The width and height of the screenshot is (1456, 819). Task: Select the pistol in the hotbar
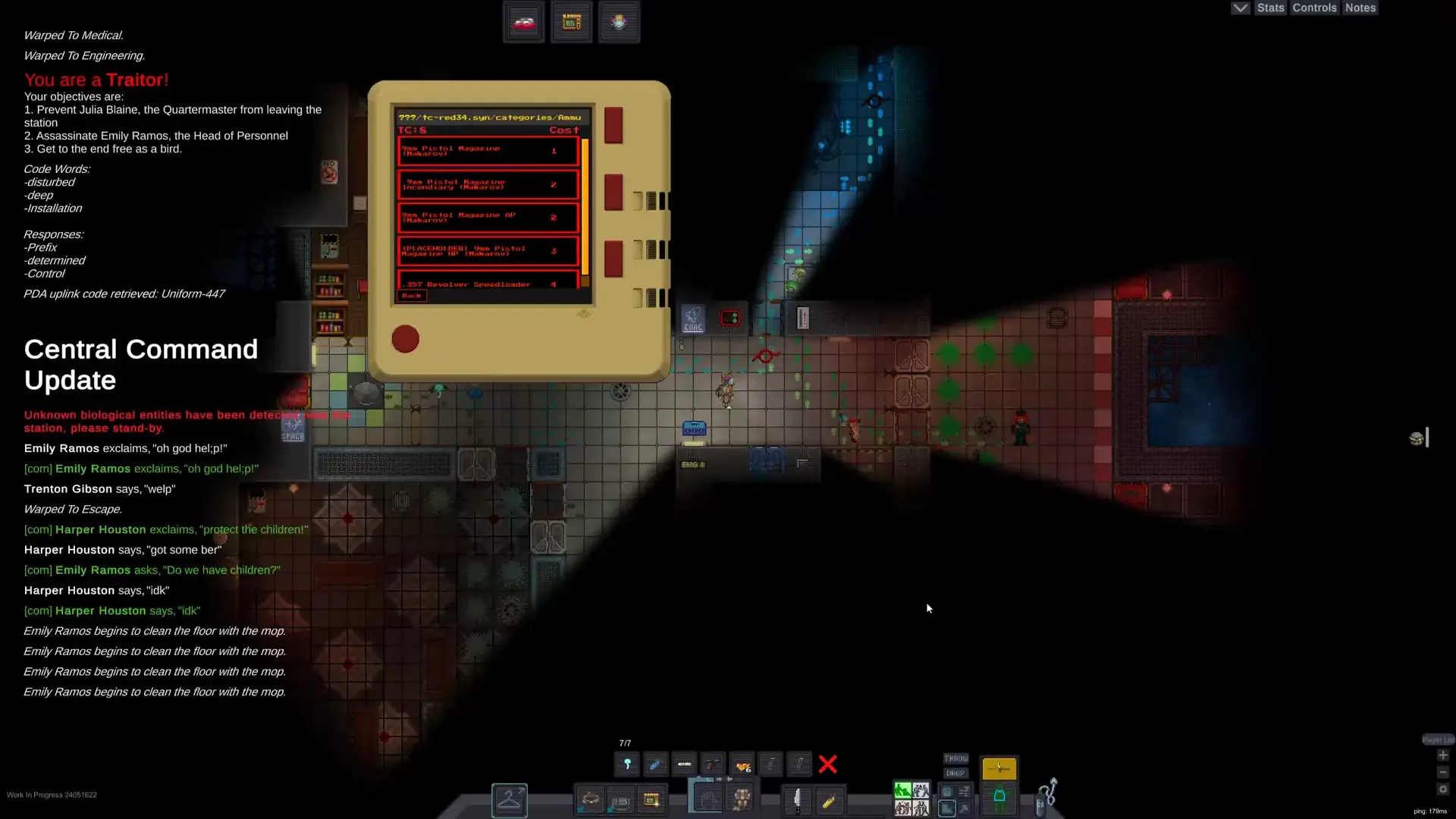click(713, 764)
